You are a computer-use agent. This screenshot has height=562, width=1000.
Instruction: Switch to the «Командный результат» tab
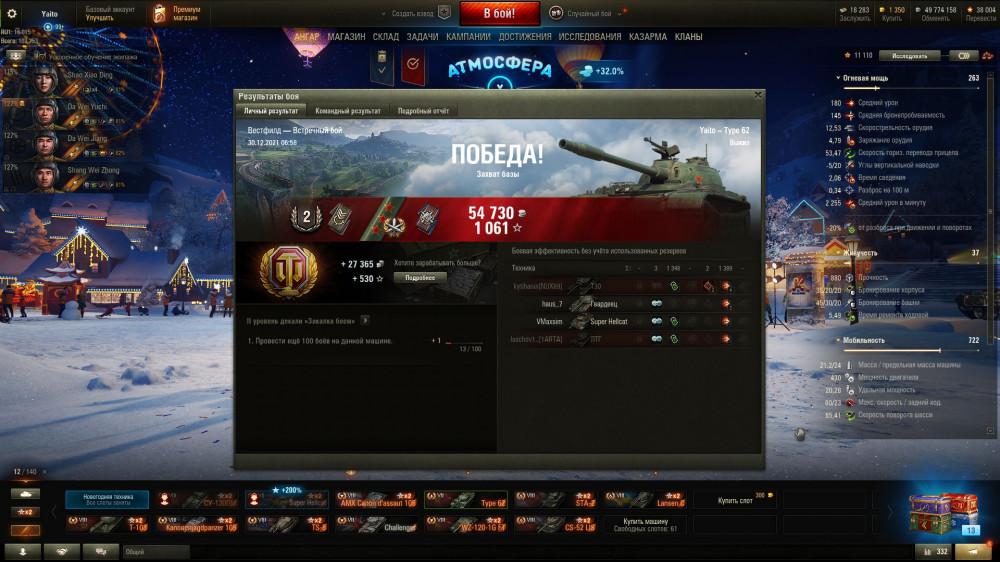tap(347, 111)
